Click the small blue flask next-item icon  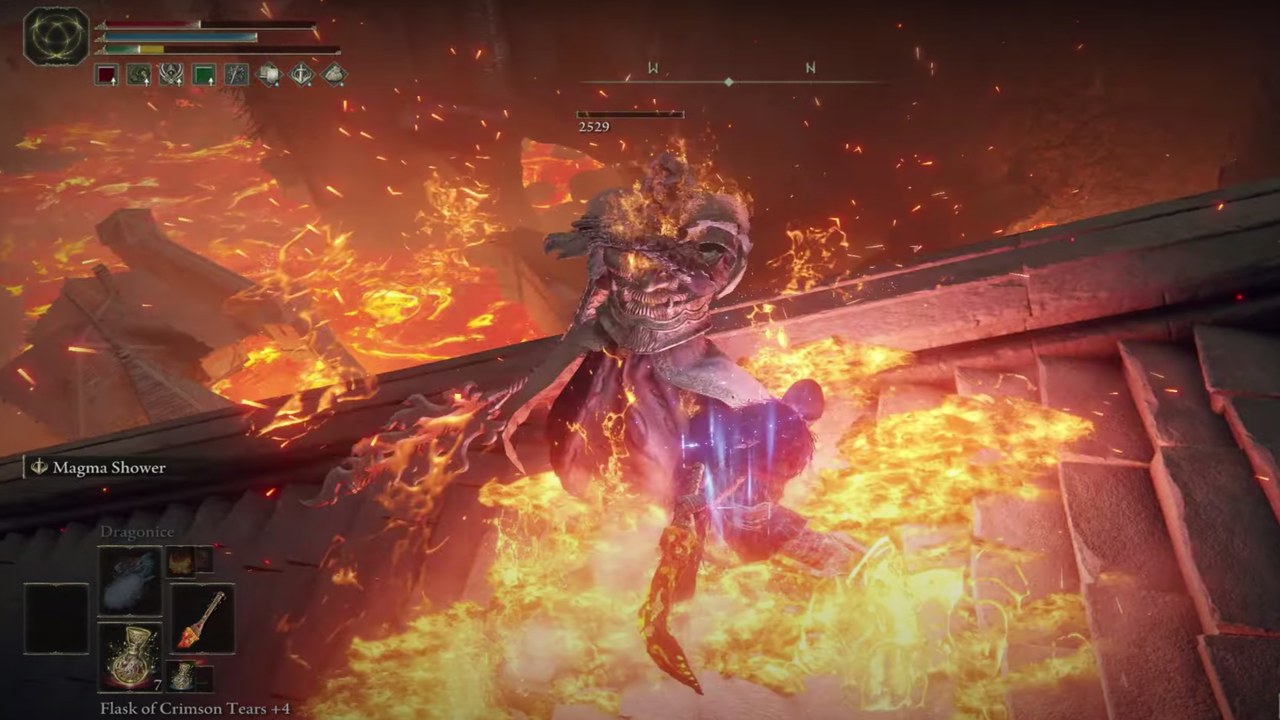click(x=181, y=675)
